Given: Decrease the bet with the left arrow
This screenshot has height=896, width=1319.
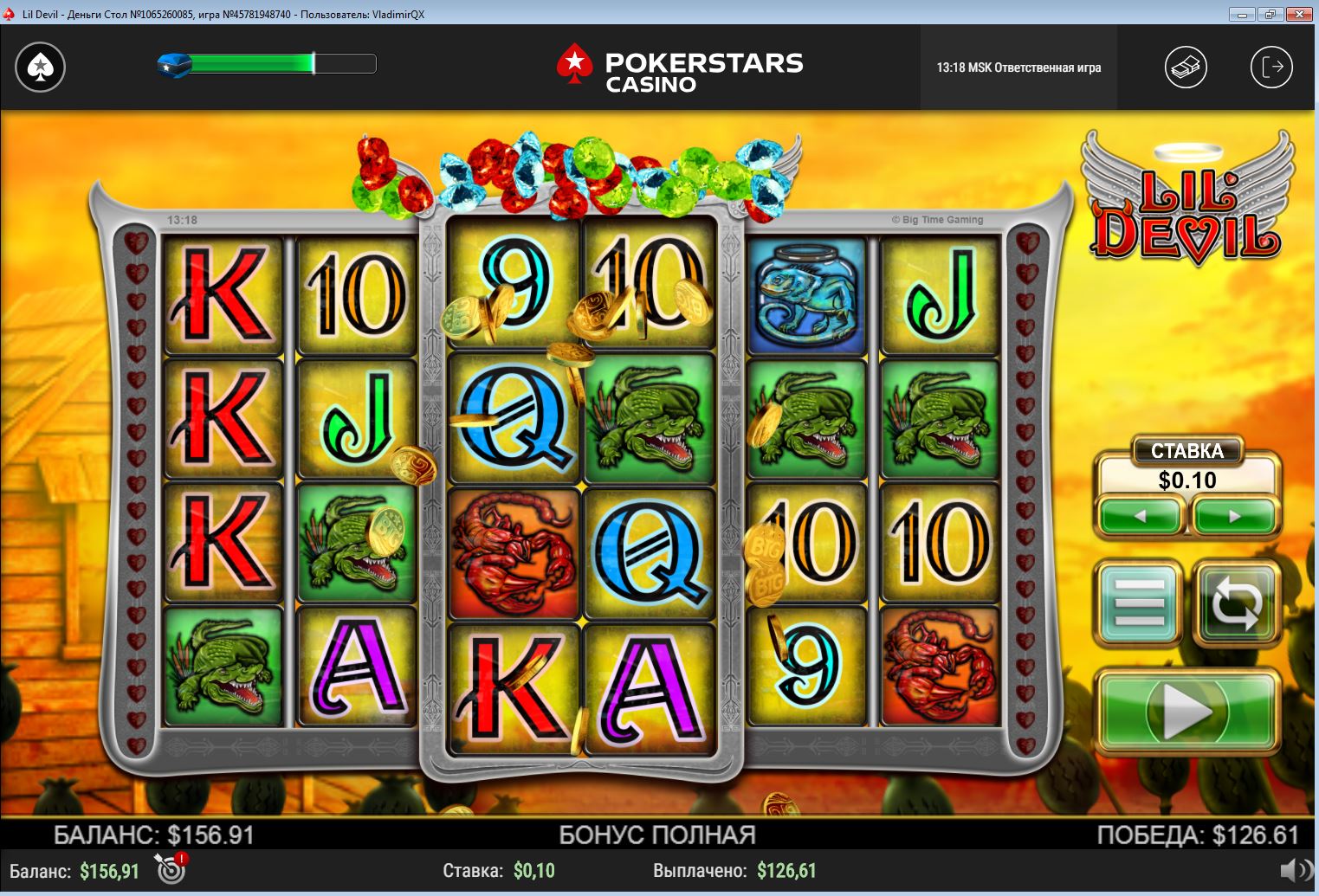Looking at the screenshot, I should (x=1141, y=516).
